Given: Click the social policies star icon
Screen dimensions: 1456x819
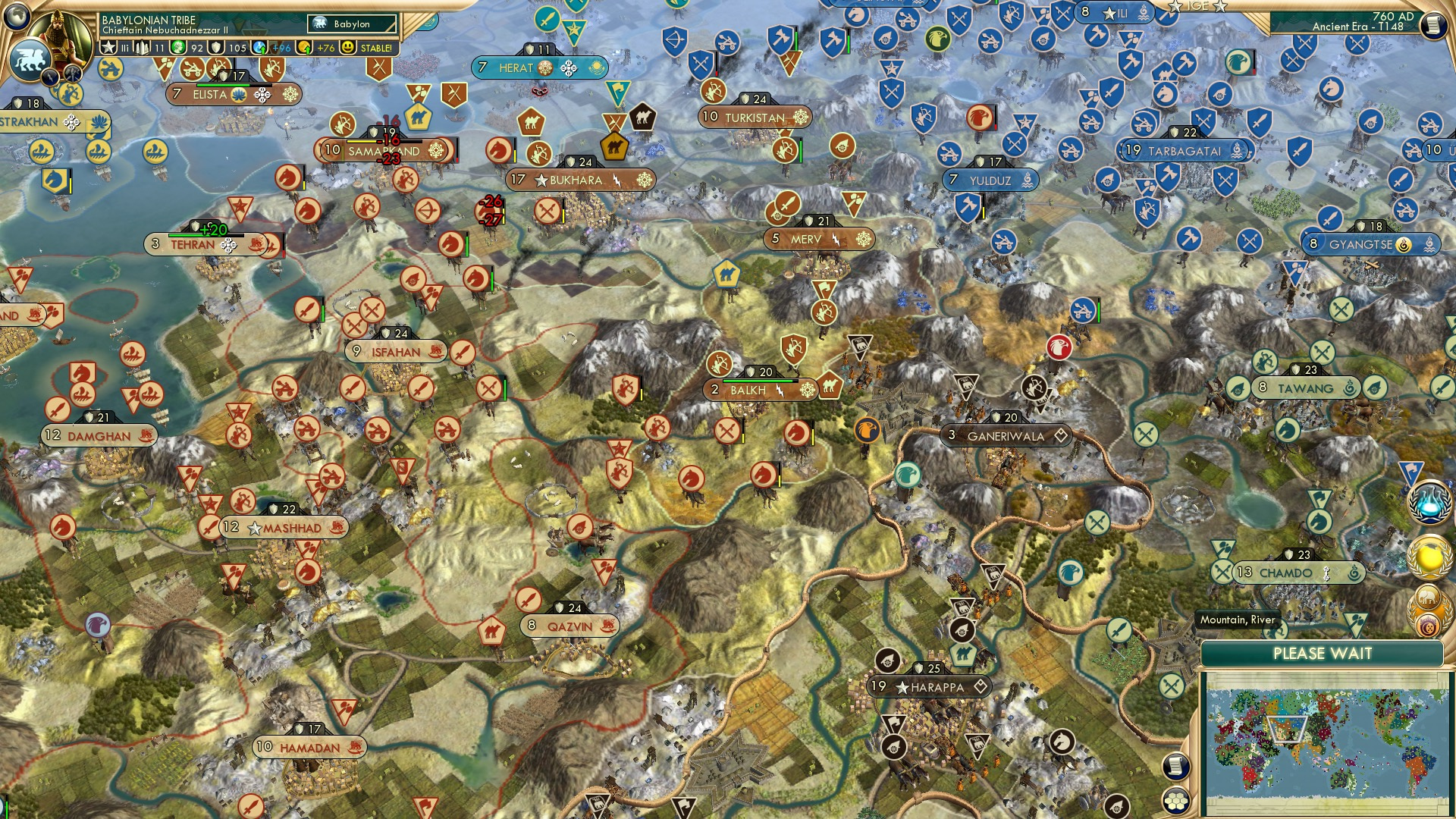Looking at the screenshot, I should [108, 47].
